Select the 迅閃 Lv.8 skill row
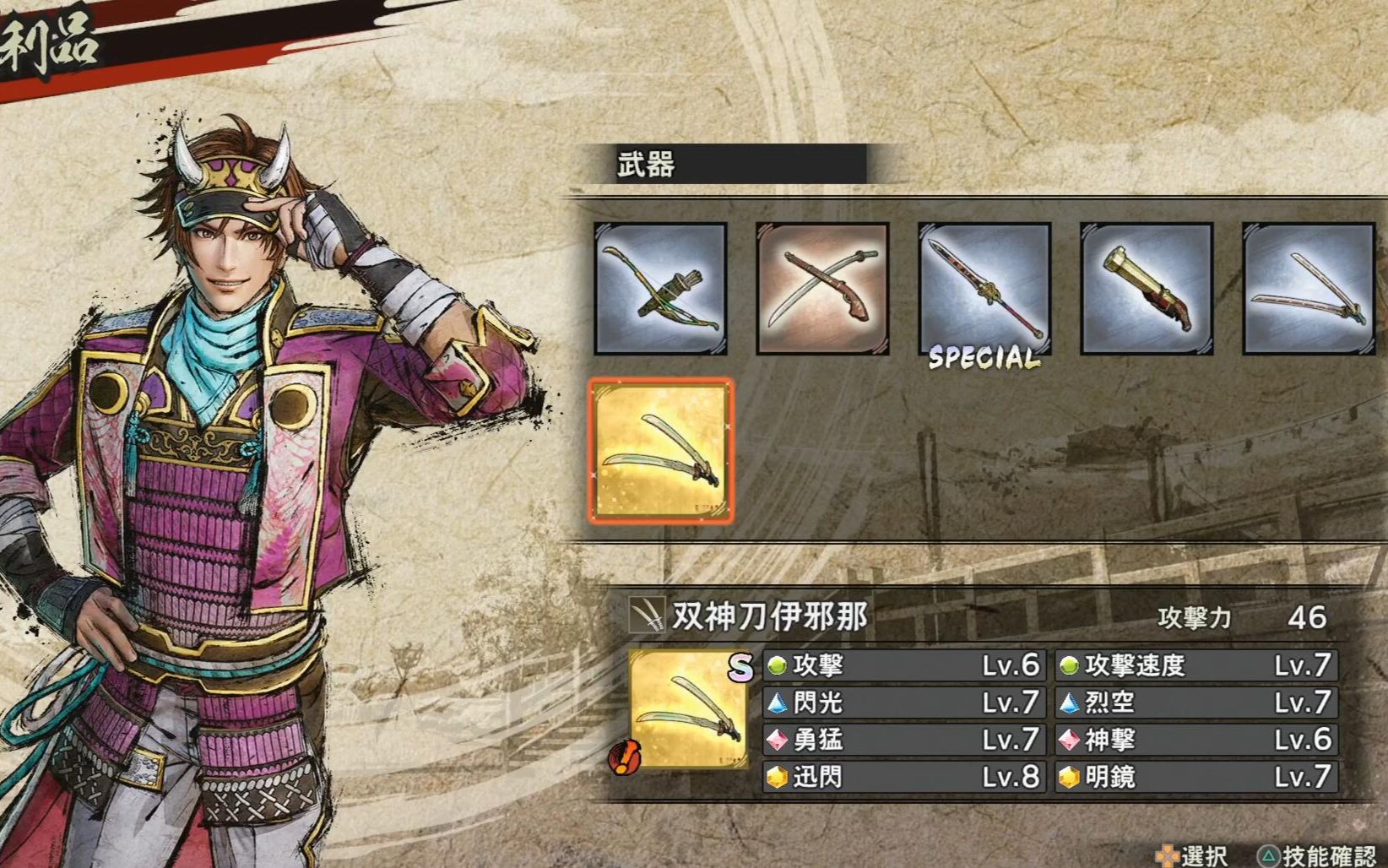The image size is (1388, 868). pos(904,777)
